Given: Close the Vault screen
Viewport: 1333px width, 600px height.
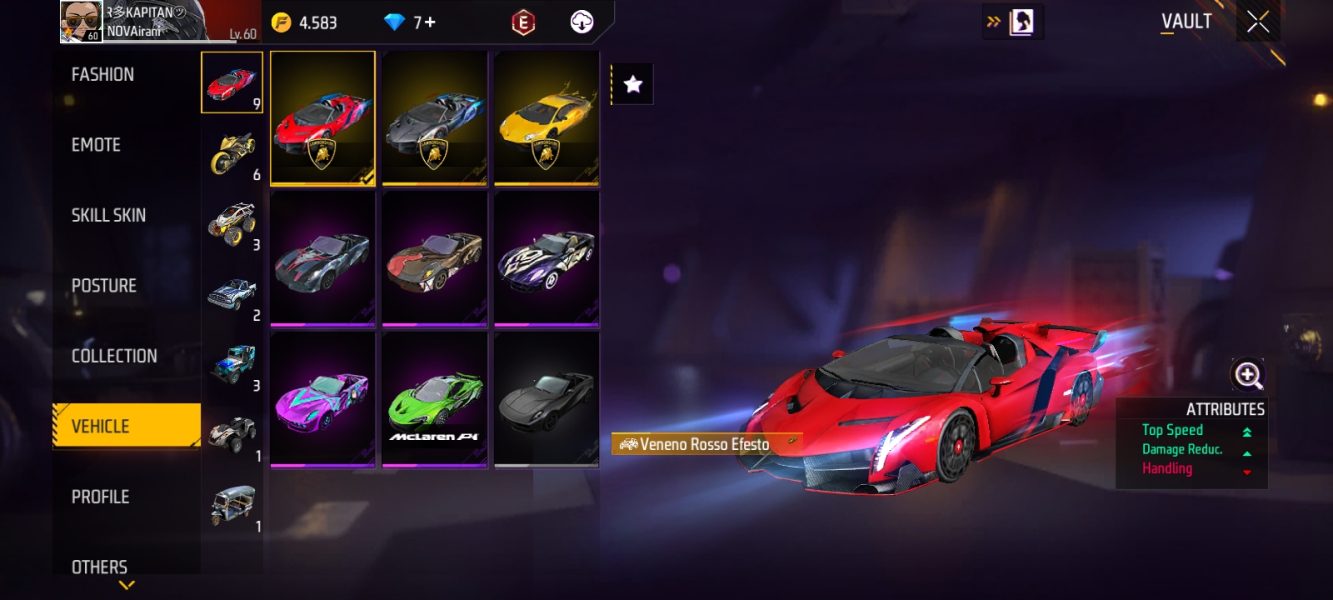Looking at the screenshot, I should click(1257, 22).
